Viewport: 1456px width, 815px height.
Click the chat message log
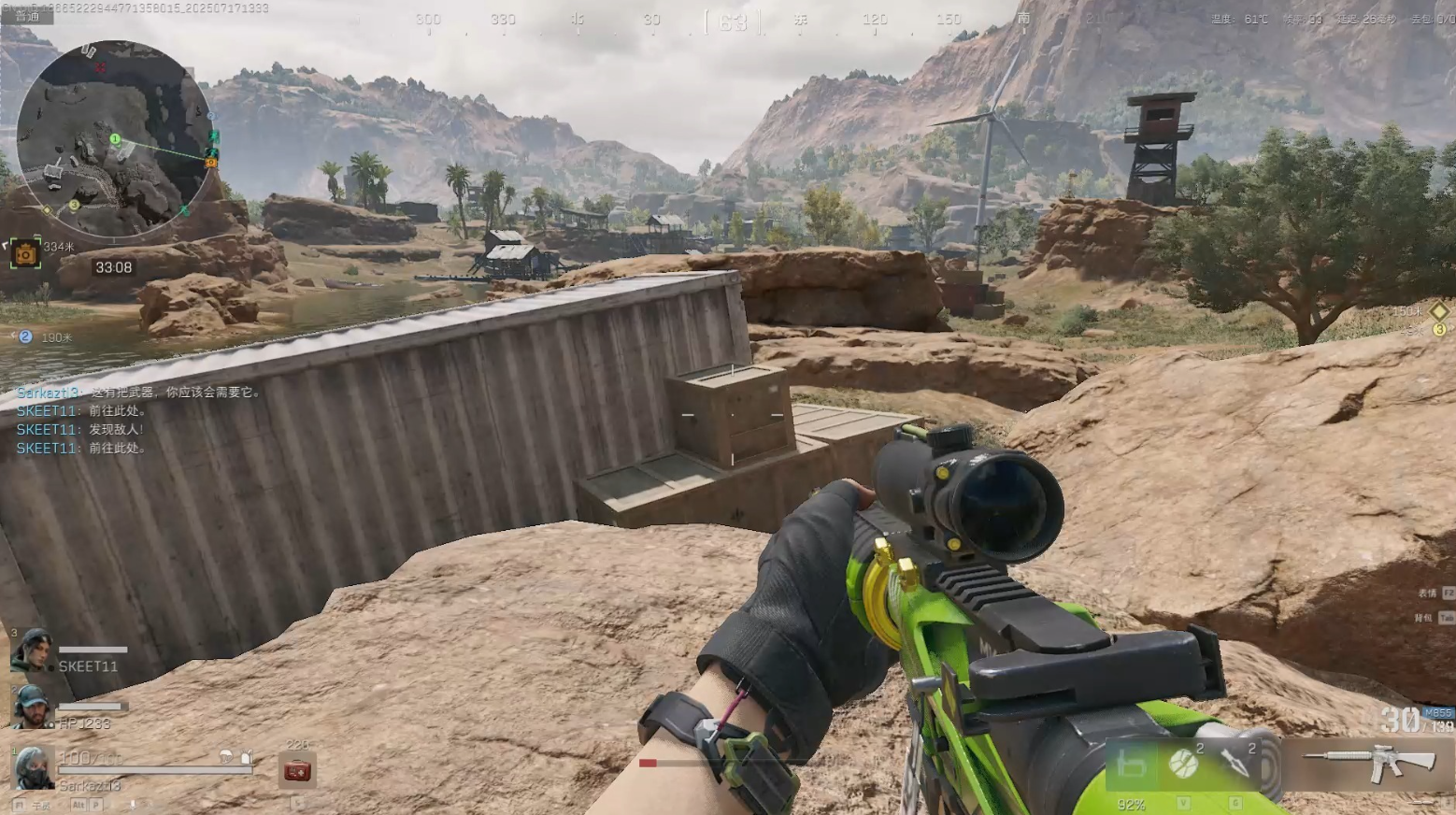point(138,420)
